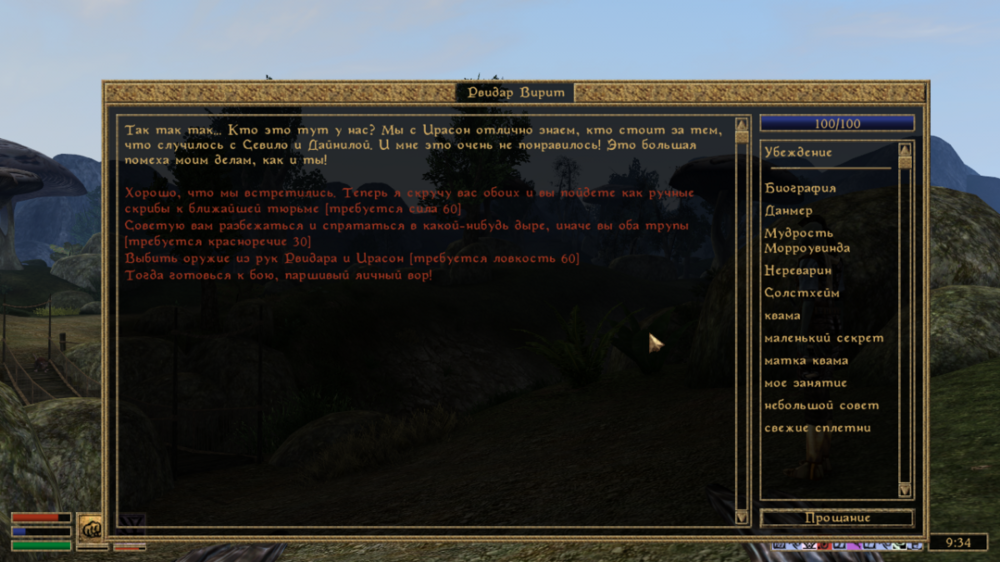Select the небольшой совет topic
The width and height of the screenshot is (1000, 562).
point(822,405)
